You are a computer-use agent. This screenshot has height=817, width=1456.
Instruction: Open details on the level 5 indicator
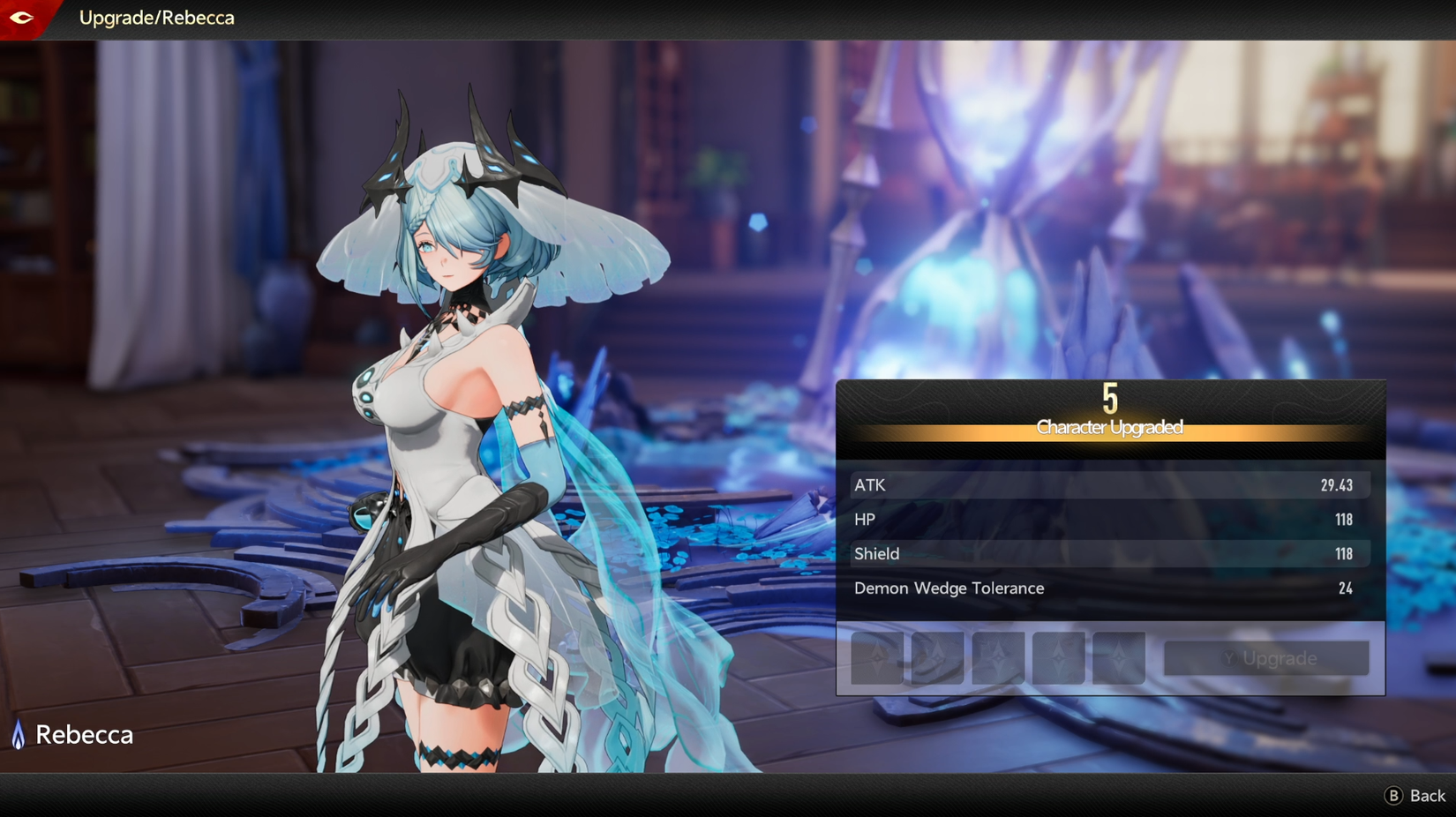(x=1109, y=400)
